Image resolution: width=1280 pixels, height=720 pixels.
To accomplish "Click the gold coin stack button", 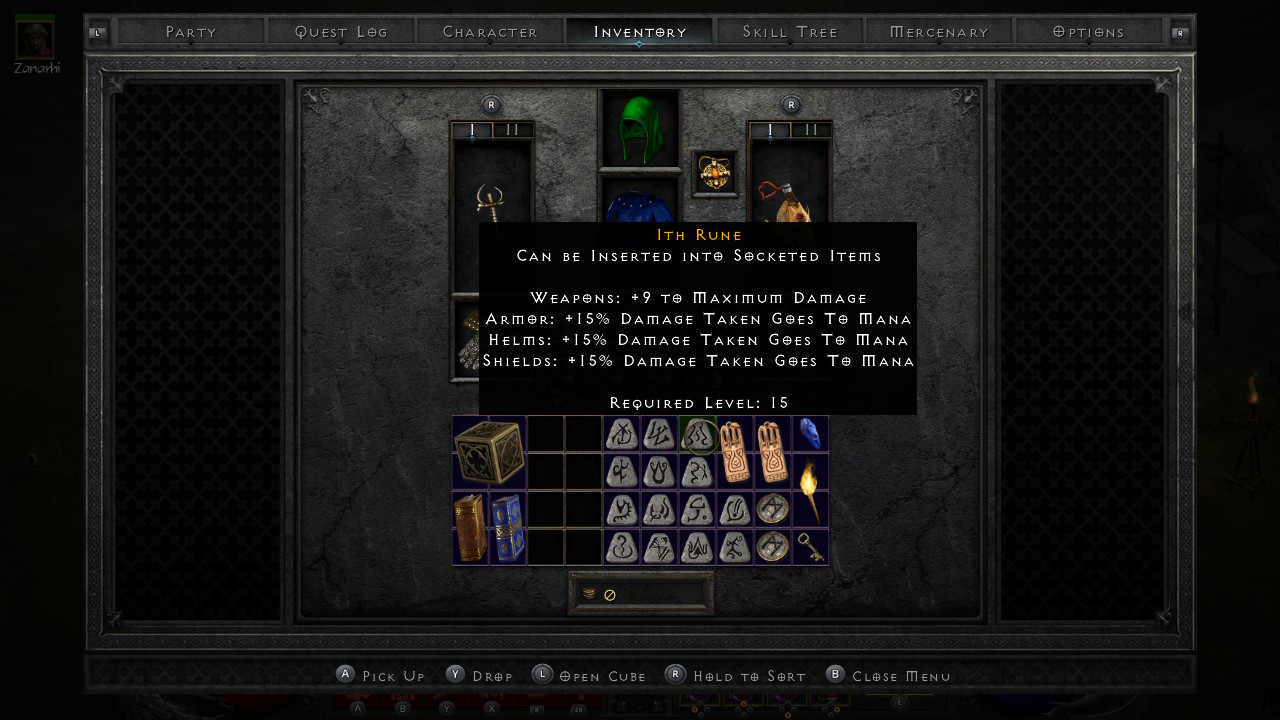I will pyautogui.click(x=589, y=593).
